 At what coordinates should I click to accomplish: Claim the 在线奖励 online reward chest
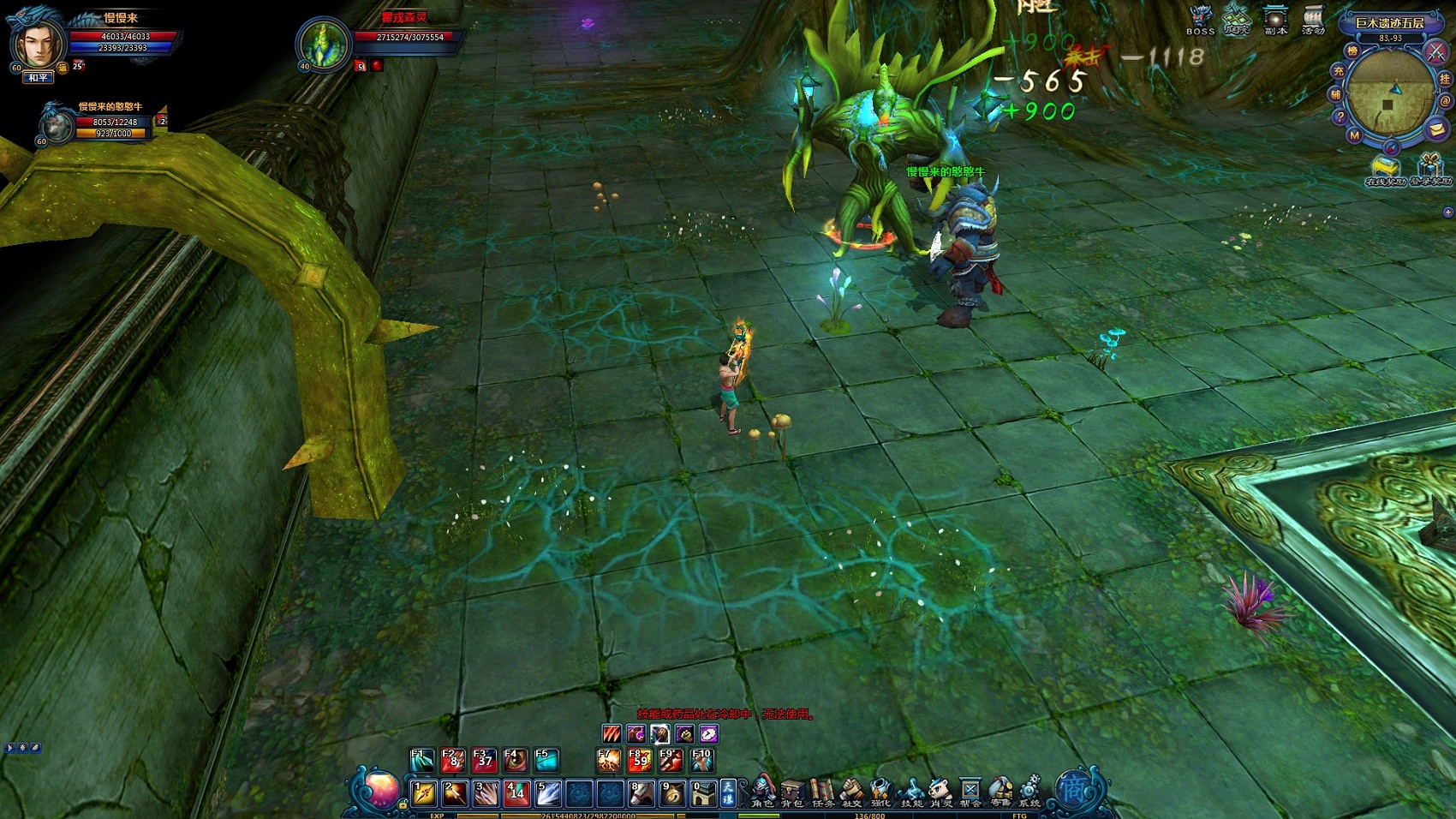click(1385, 168)
